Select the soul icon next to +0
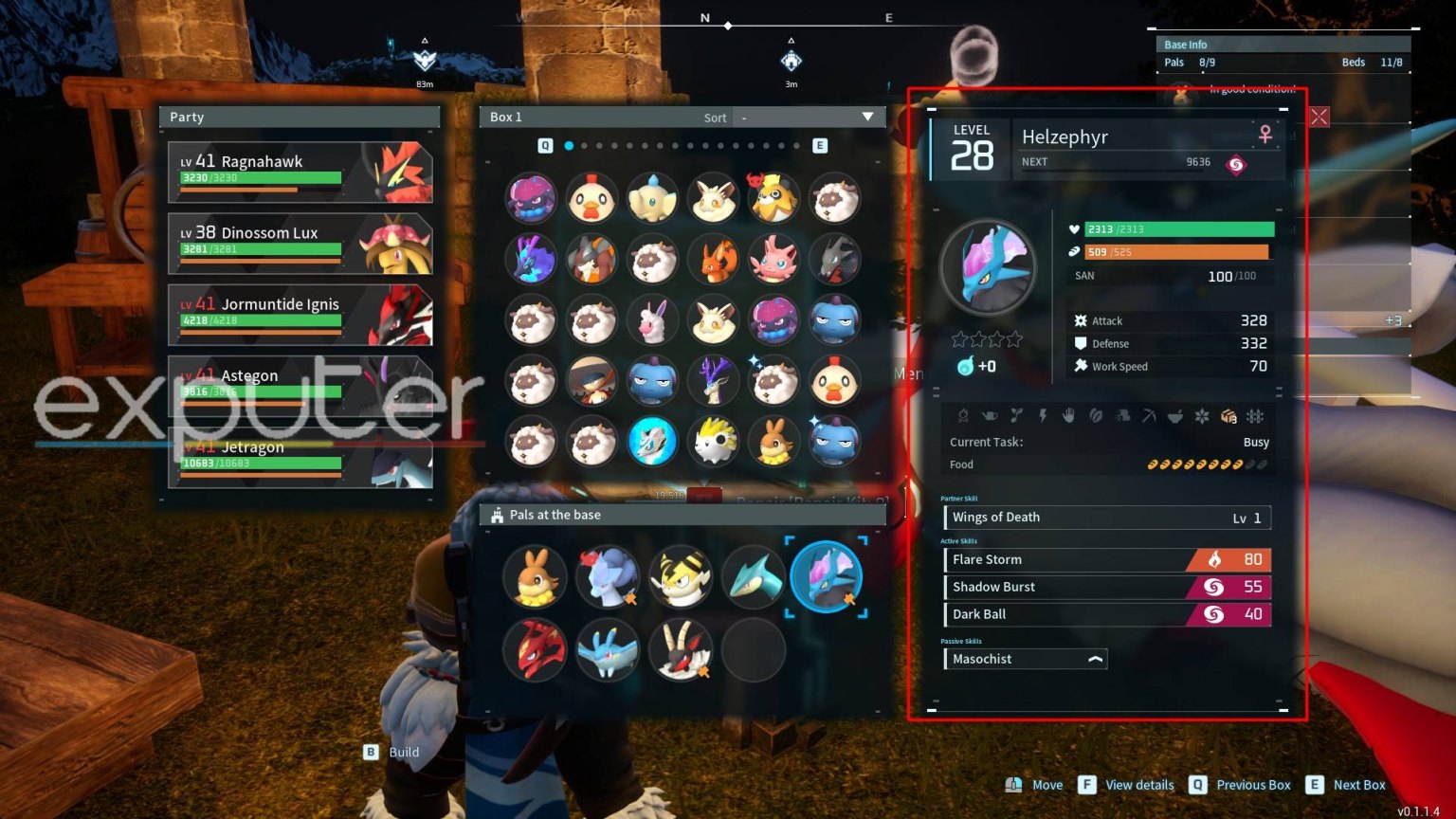 coord(963,366)
